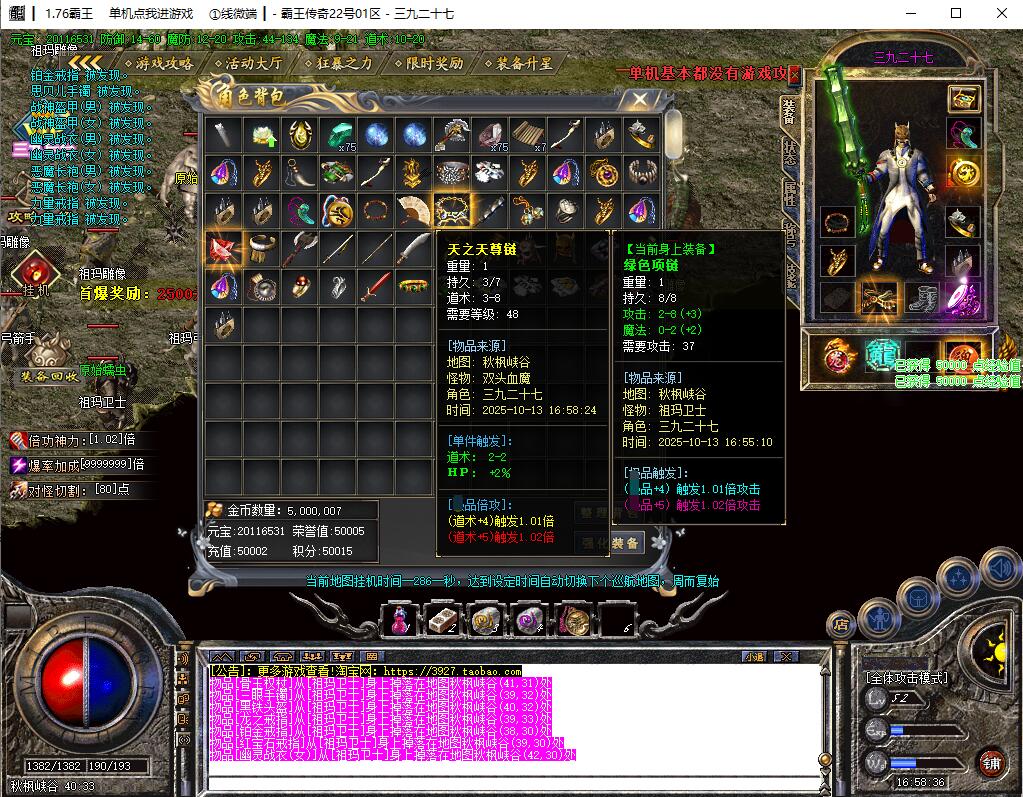This screenshot has height=797, width=1023.
Task: Maximize the game window
Action: coord(955,13)
